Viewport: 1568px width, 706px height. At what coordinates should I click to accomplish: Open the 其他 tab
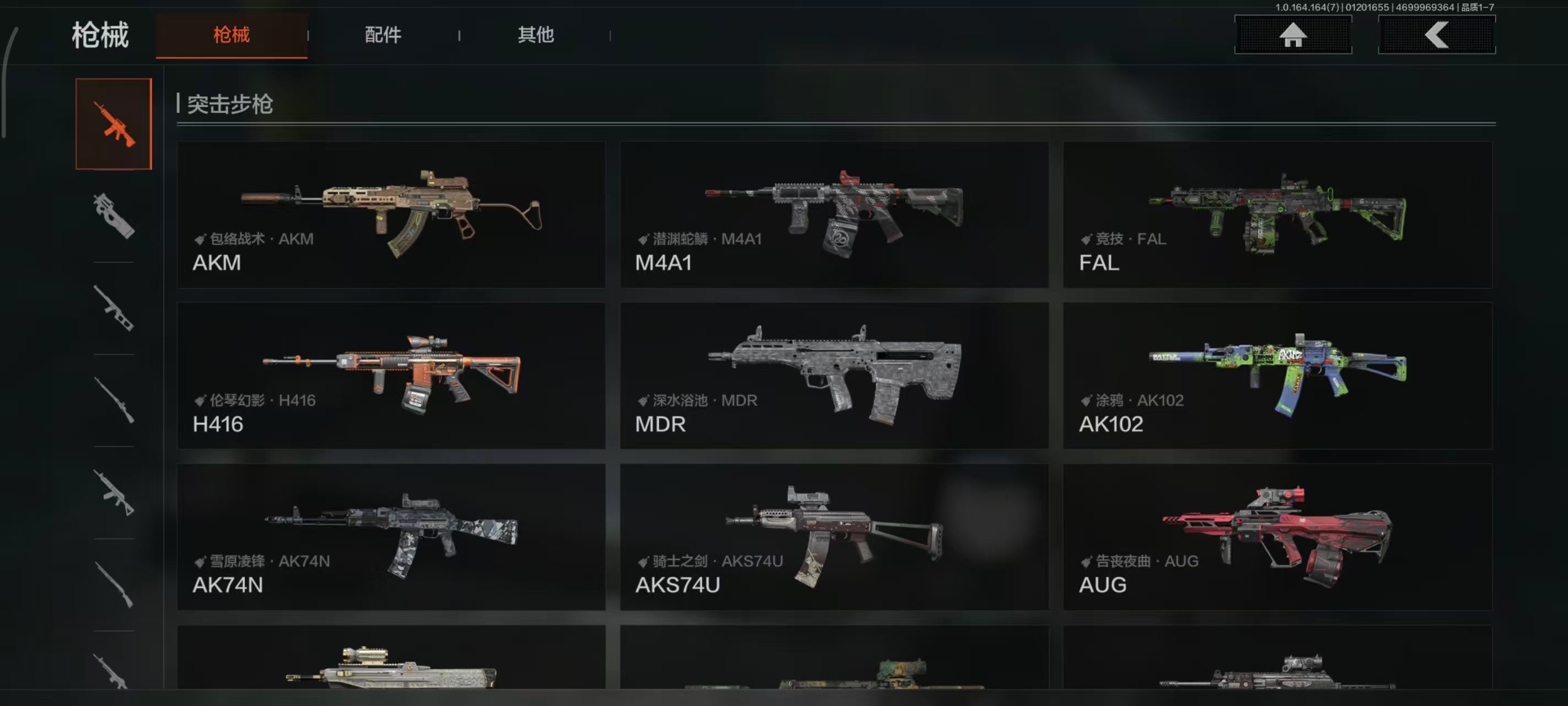click(x=535, y=35)
